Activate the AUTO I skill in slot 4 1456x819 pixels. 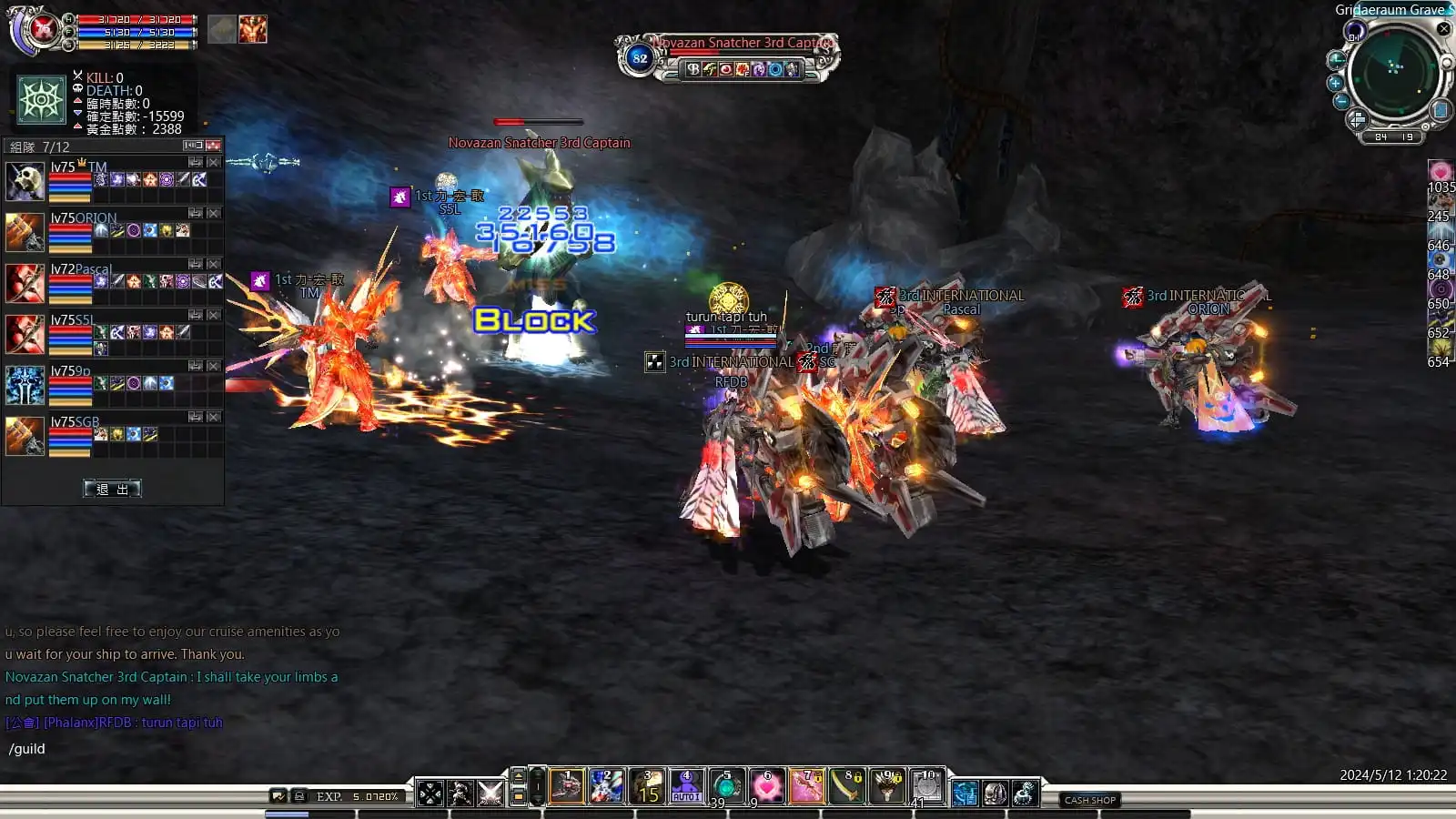(686, 787)
